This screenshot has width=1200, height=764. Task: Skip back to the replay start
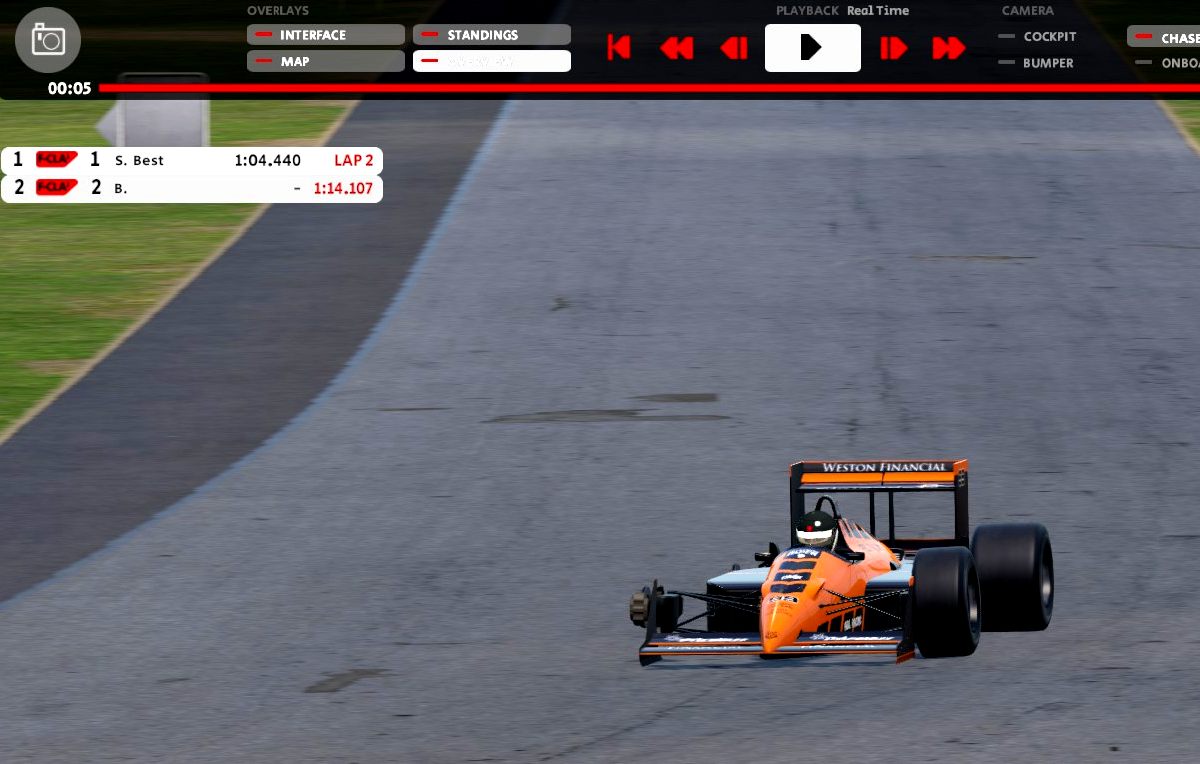coord(619,48)
